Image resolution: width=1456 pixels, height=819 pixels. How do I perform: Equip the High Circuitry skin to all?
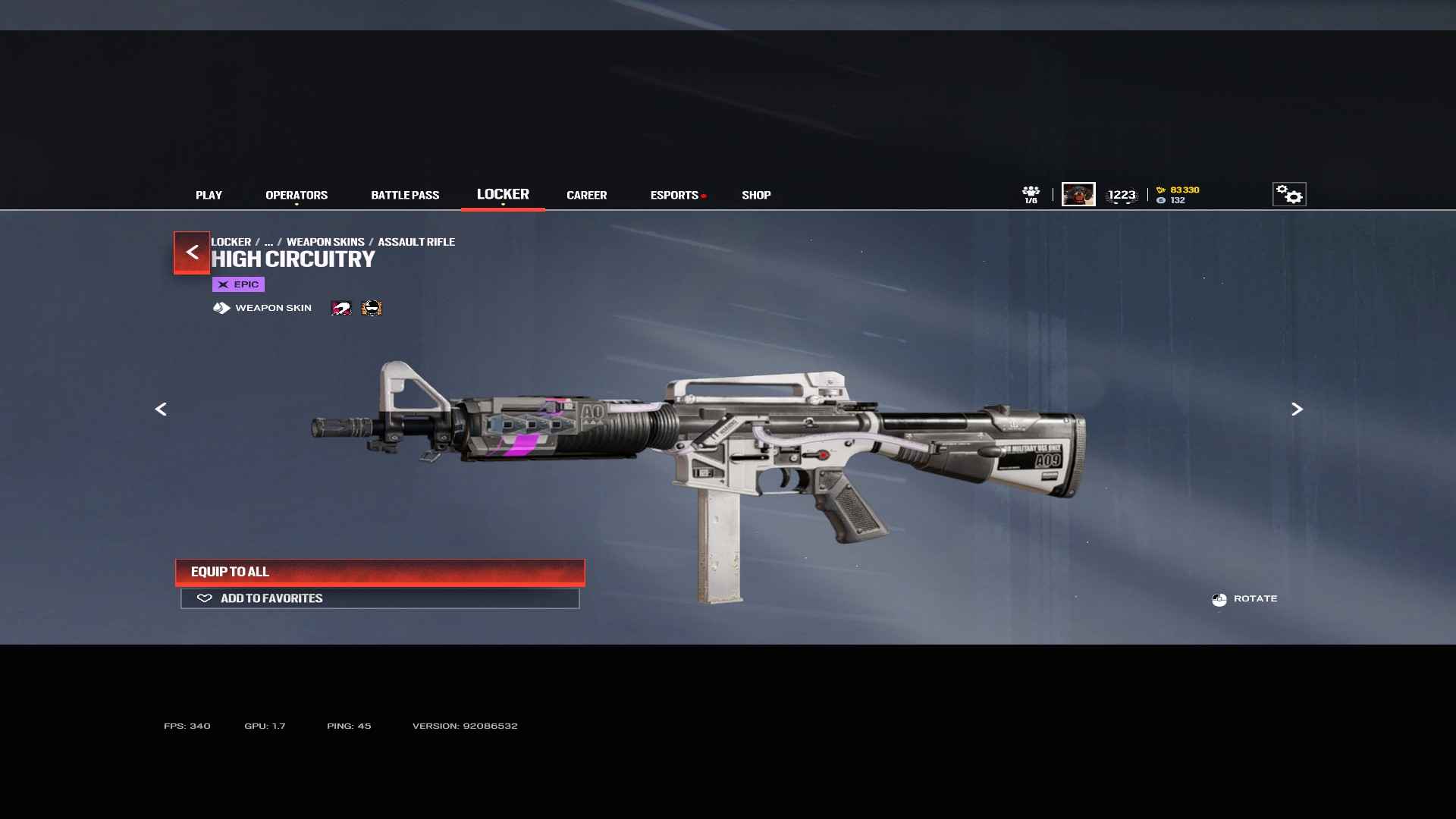(380, 572)
